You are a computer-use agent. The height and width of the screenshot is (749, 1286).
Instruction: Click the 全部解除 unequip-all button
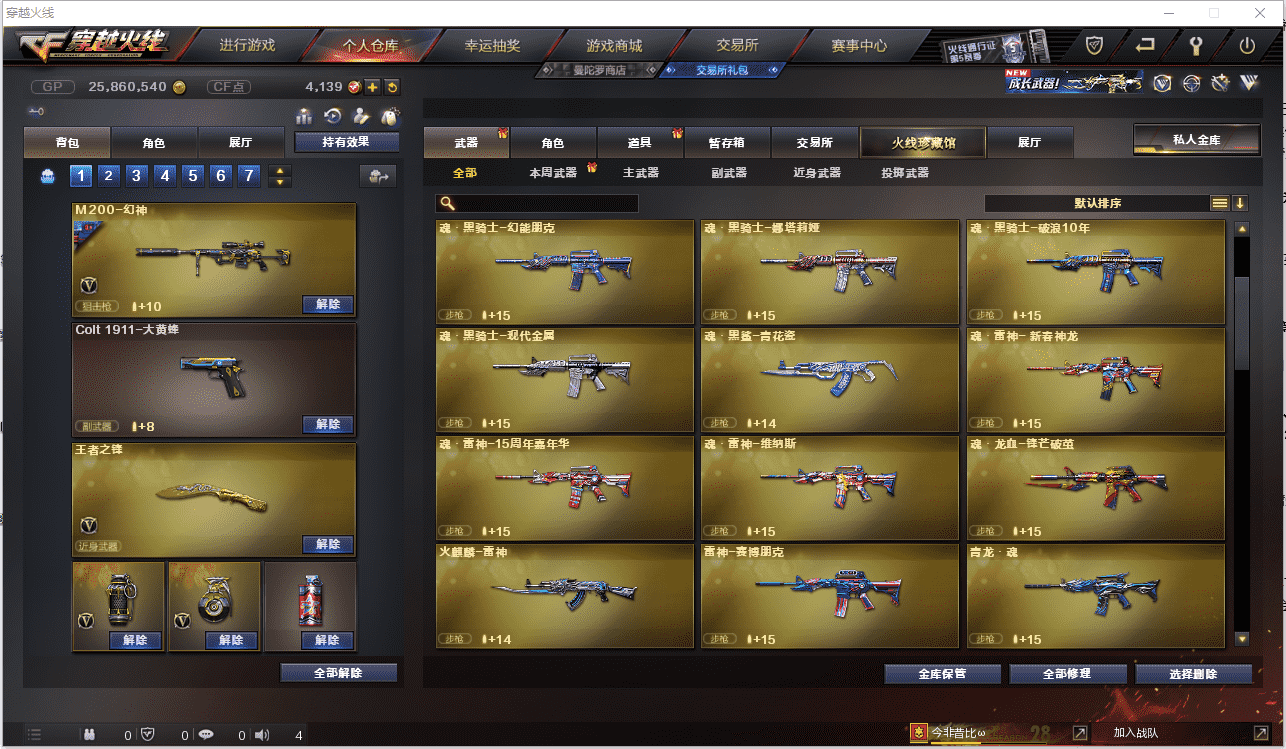click(x=338, y=673)
